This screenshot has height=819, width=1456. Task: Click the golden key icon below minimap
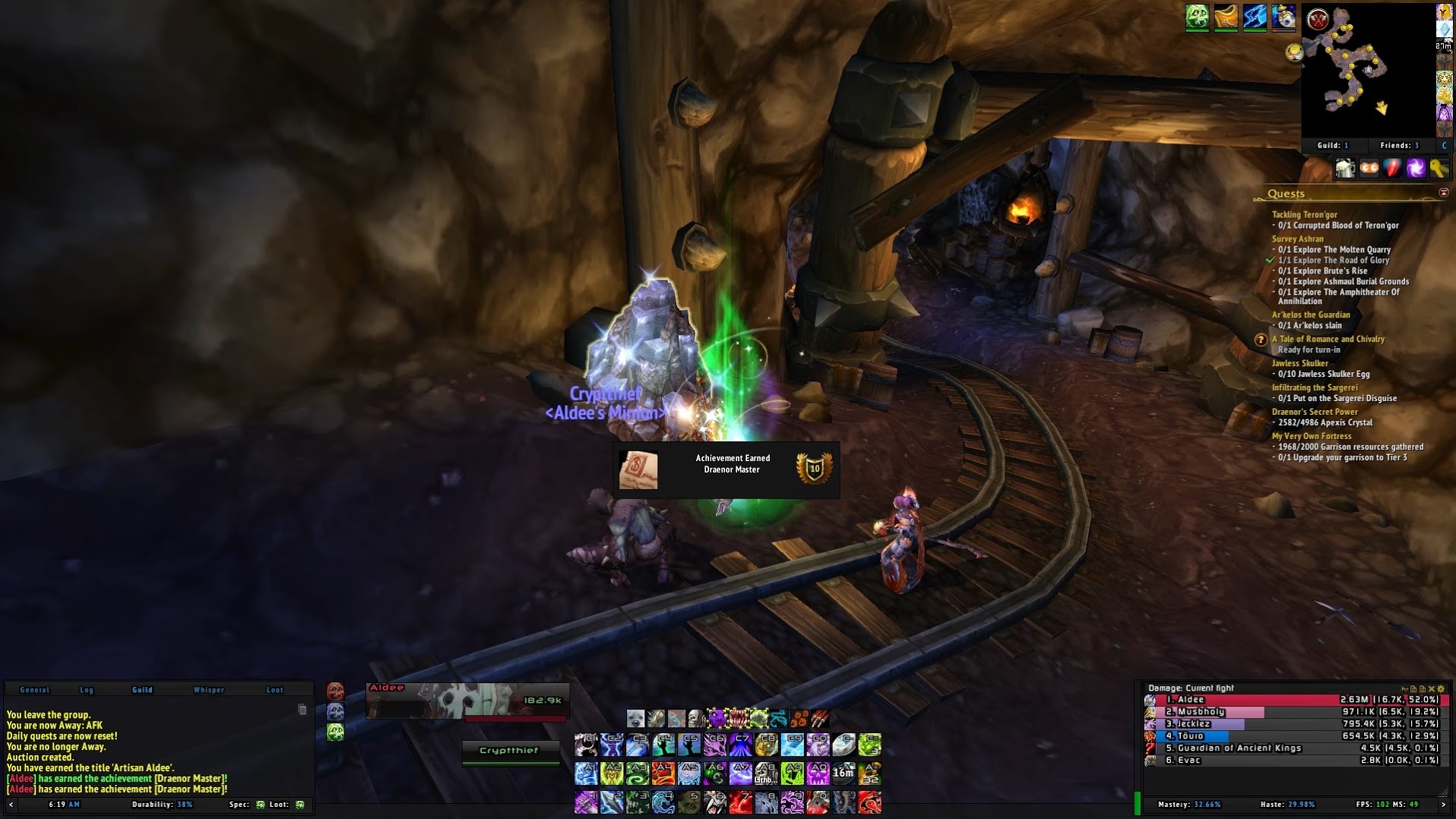pos(1439,169)
